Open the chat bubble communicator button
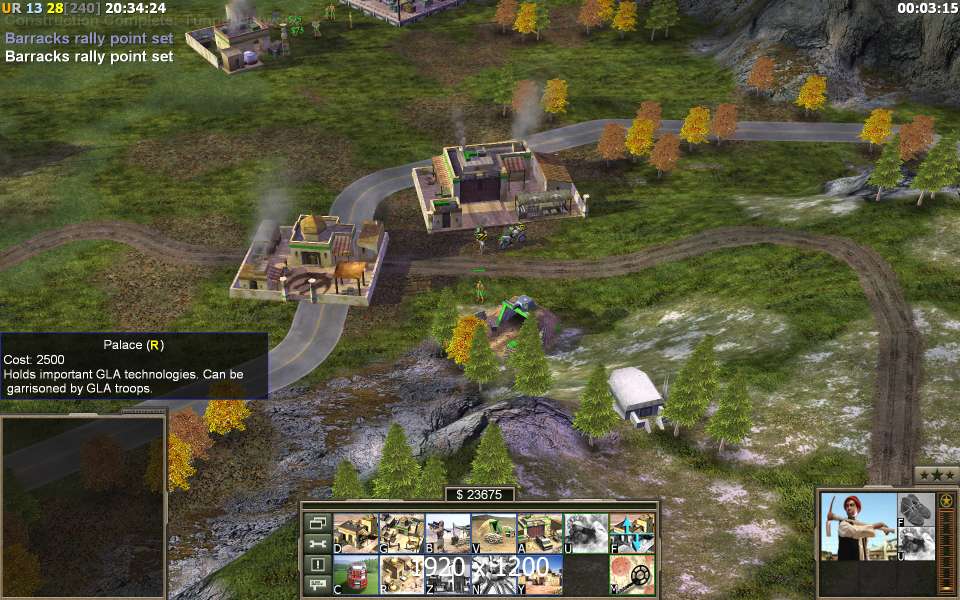 [318, 586]
